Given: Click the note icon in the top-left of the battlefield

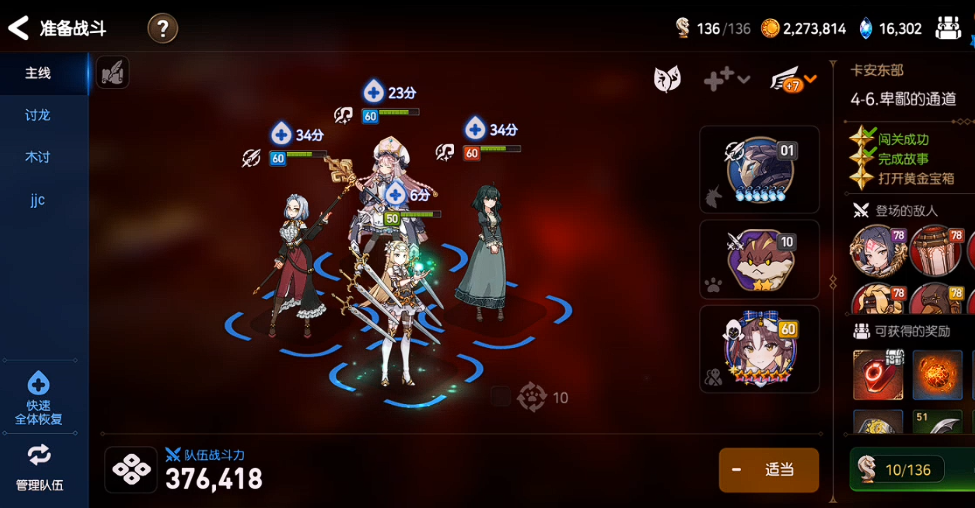Looking at the screenshot, I should click(113, 72).
